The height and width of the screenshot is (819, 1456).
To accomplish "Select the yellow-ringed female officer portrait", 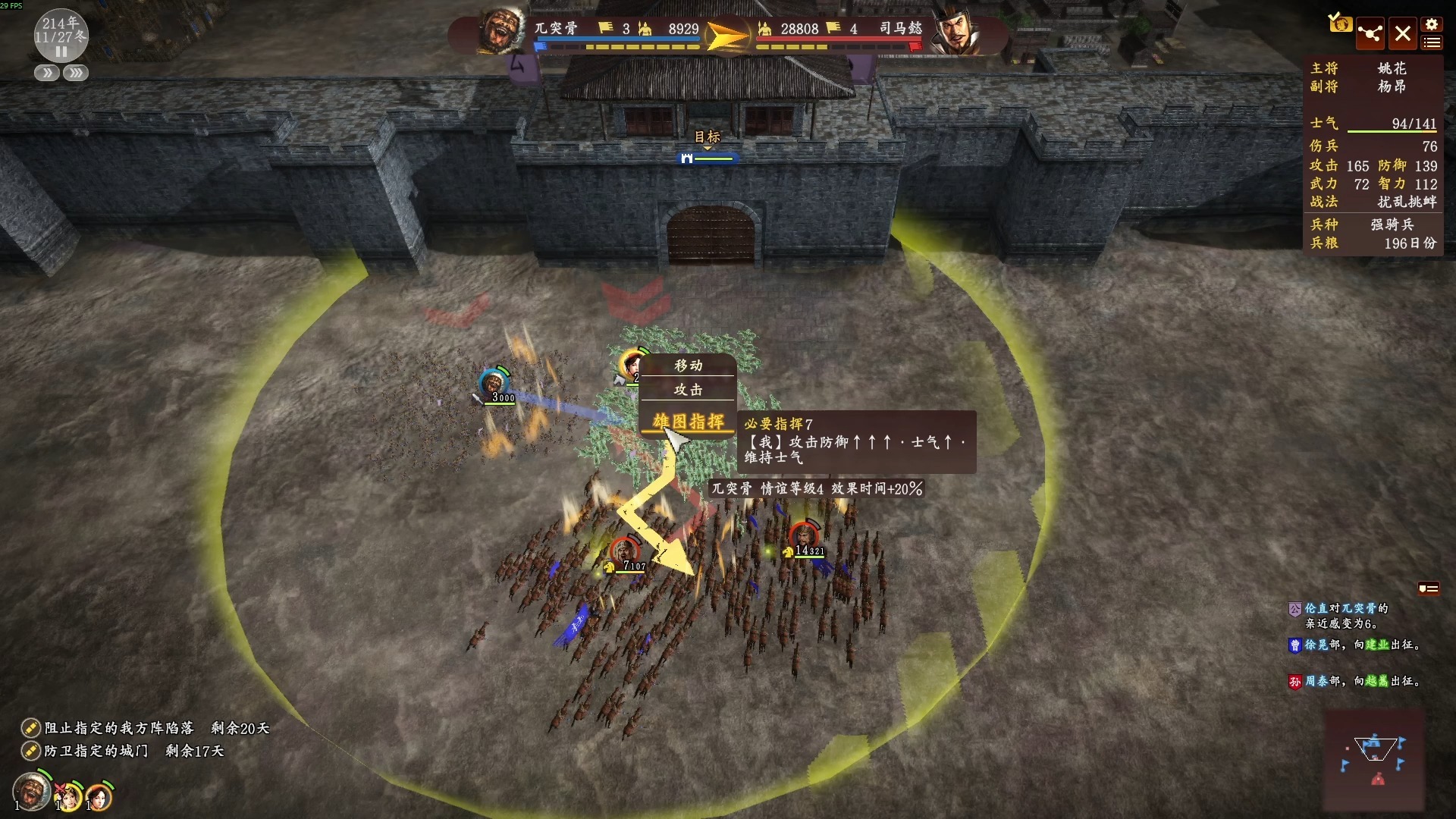I will click(x=70, y=796).
